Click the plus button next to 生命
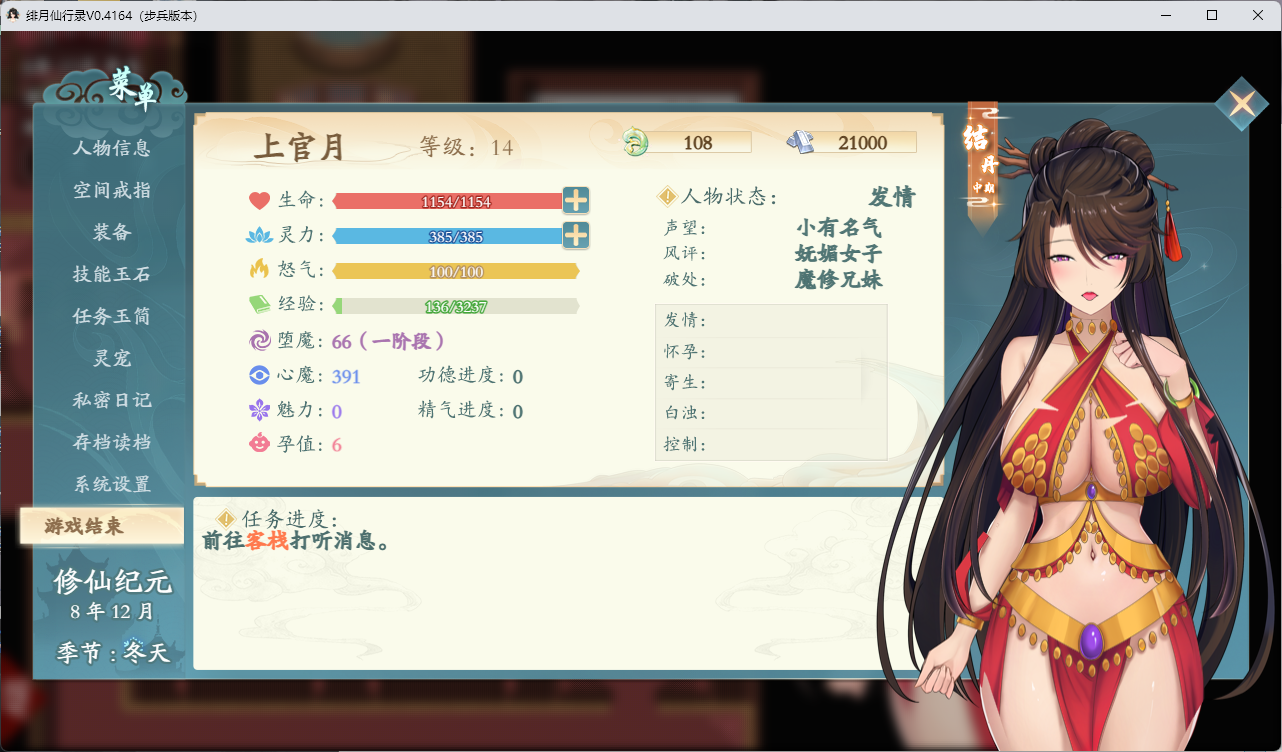 point(575,200)
